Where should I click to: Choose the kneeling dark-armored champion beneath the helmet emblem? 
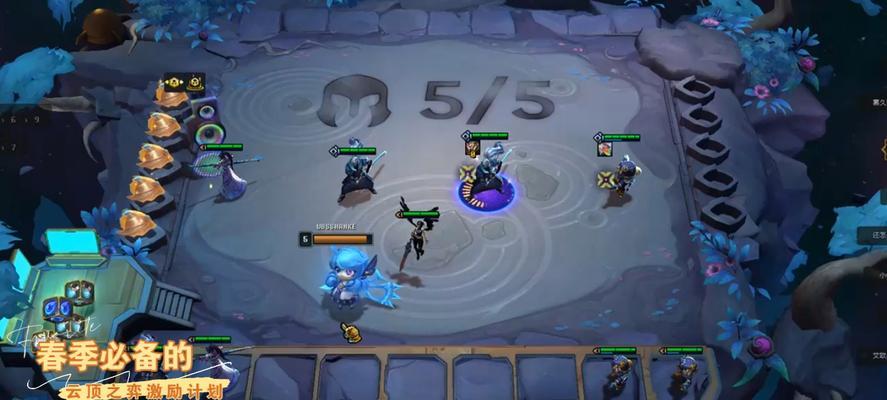click(x=357, y=175)
